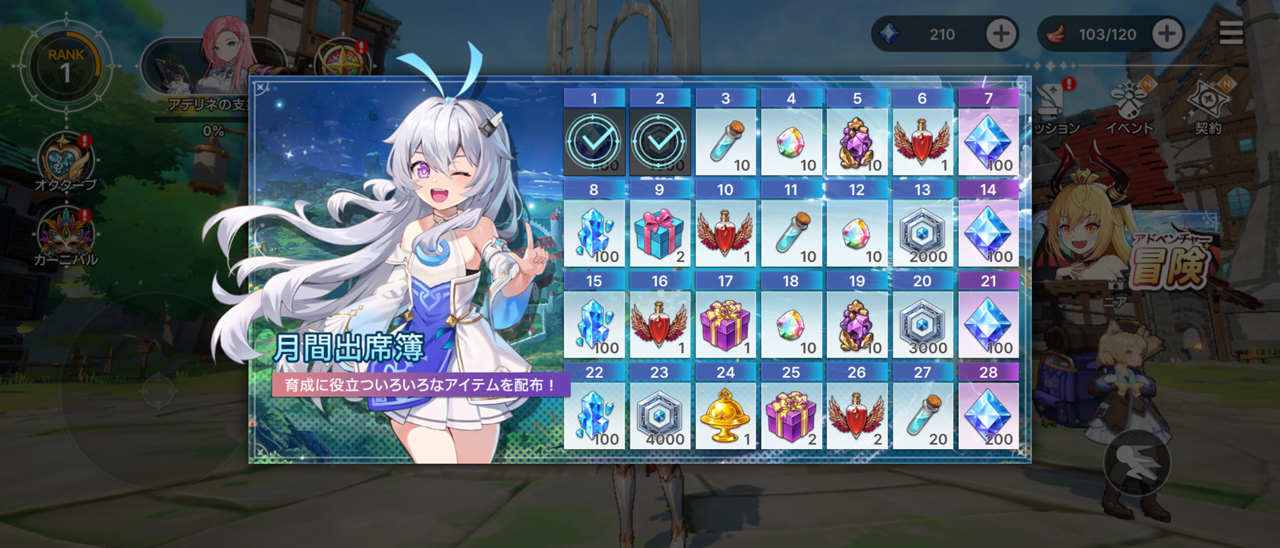1280x548 pixels.
Task: Open the イベント event menu
Action: 1129,106
